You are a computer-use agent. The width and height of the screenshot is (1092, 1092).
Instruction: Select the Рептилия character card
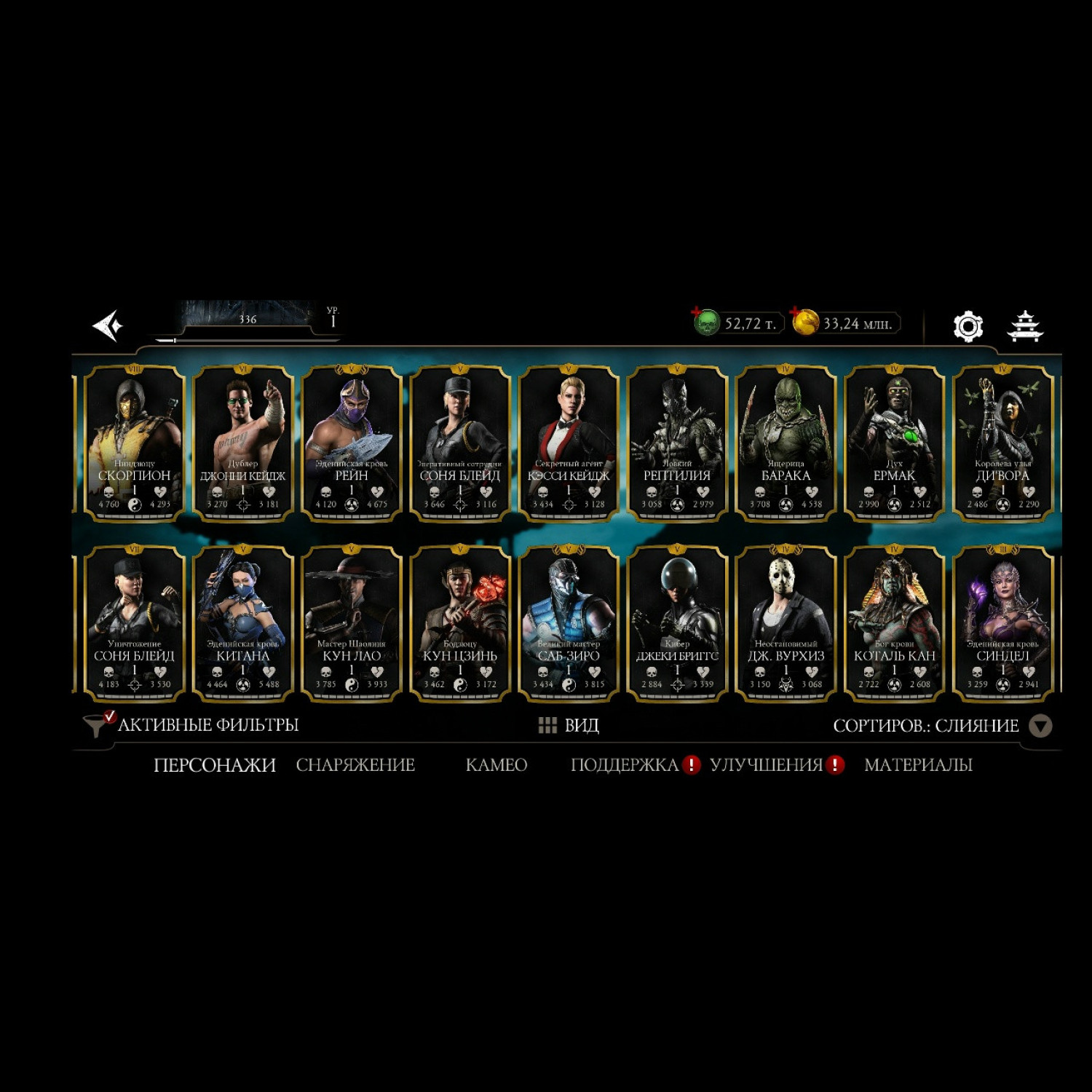point(677,443)
